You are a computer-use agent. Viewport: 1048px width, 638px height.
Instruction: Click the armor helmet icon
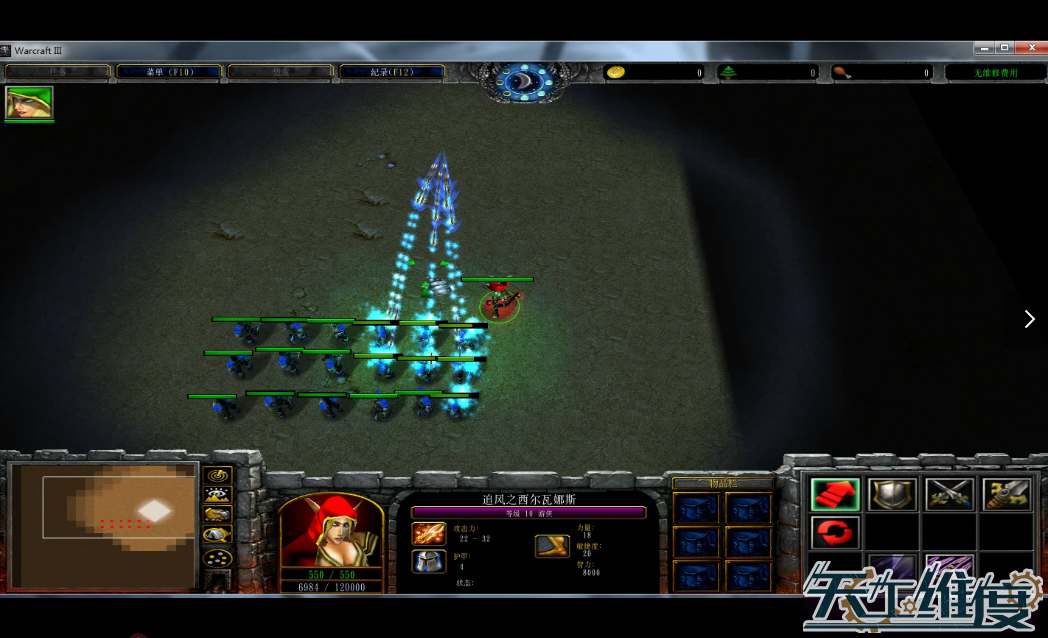428,561
